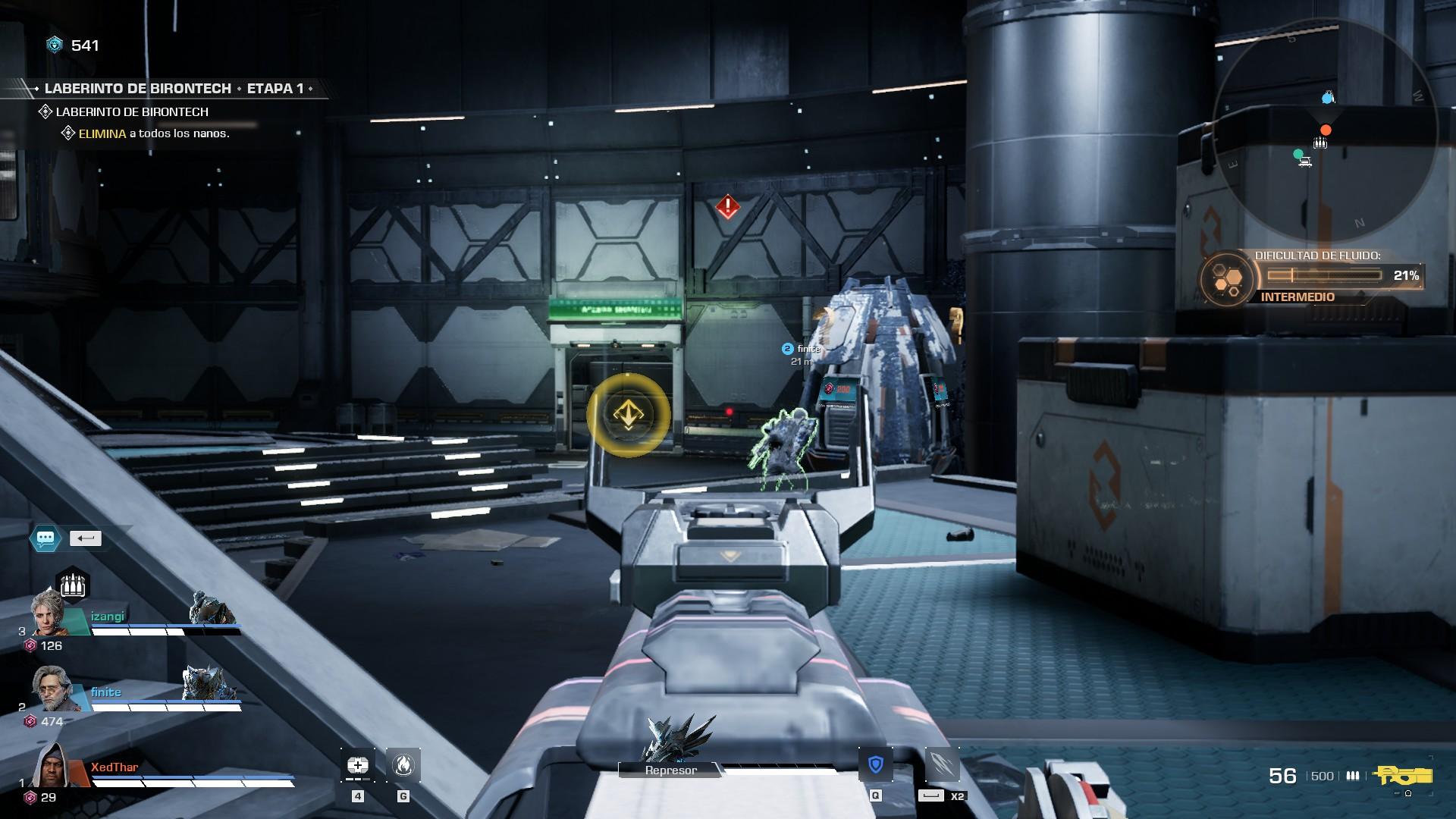Click the yellow objective waypoint marker
The height and width of the screenshot is (819, 1456).
pos(628,415)
